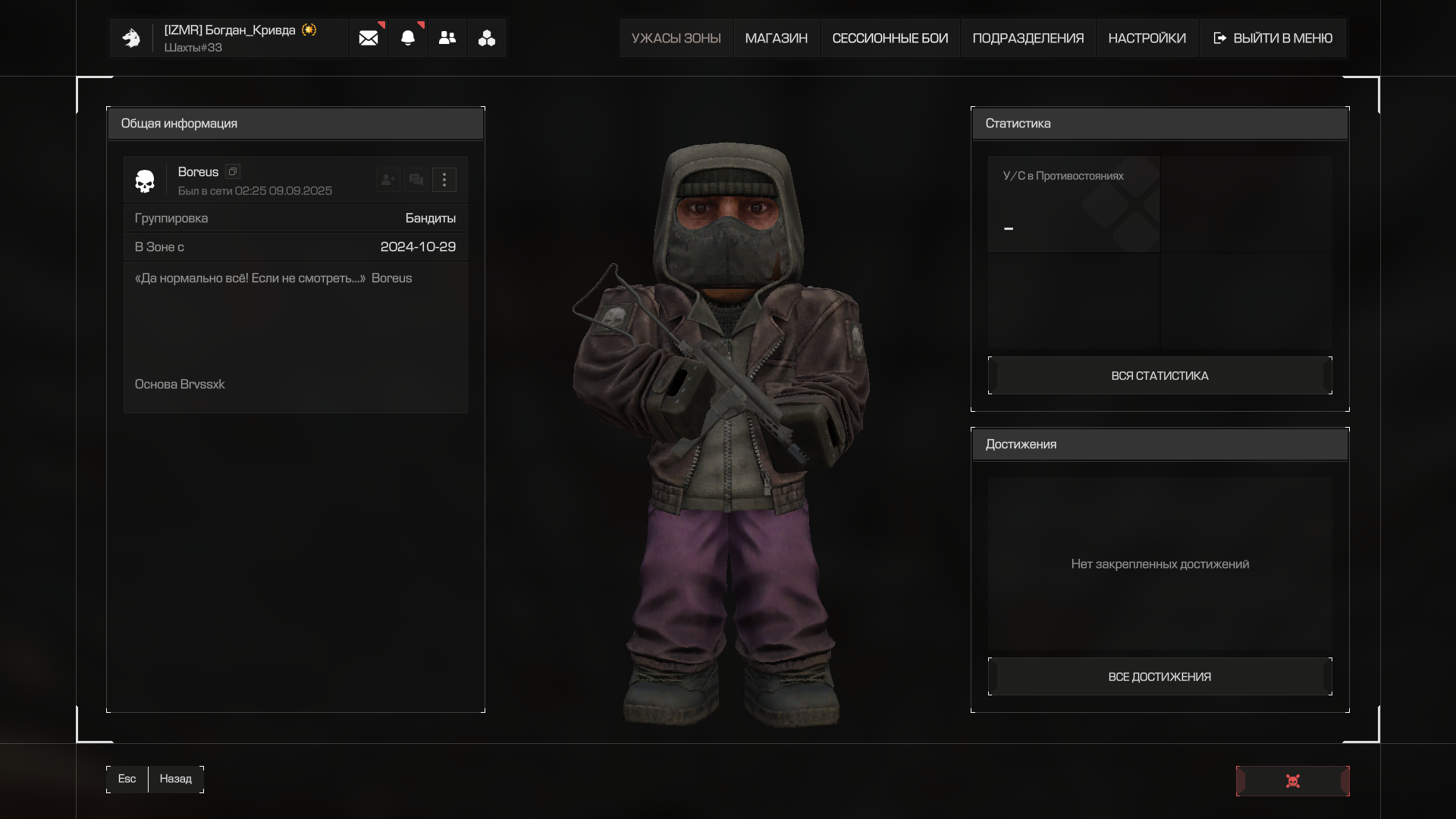The image size is (1456, 819).
Task: View all with Все достижения button
Action: coord(1159,676)
